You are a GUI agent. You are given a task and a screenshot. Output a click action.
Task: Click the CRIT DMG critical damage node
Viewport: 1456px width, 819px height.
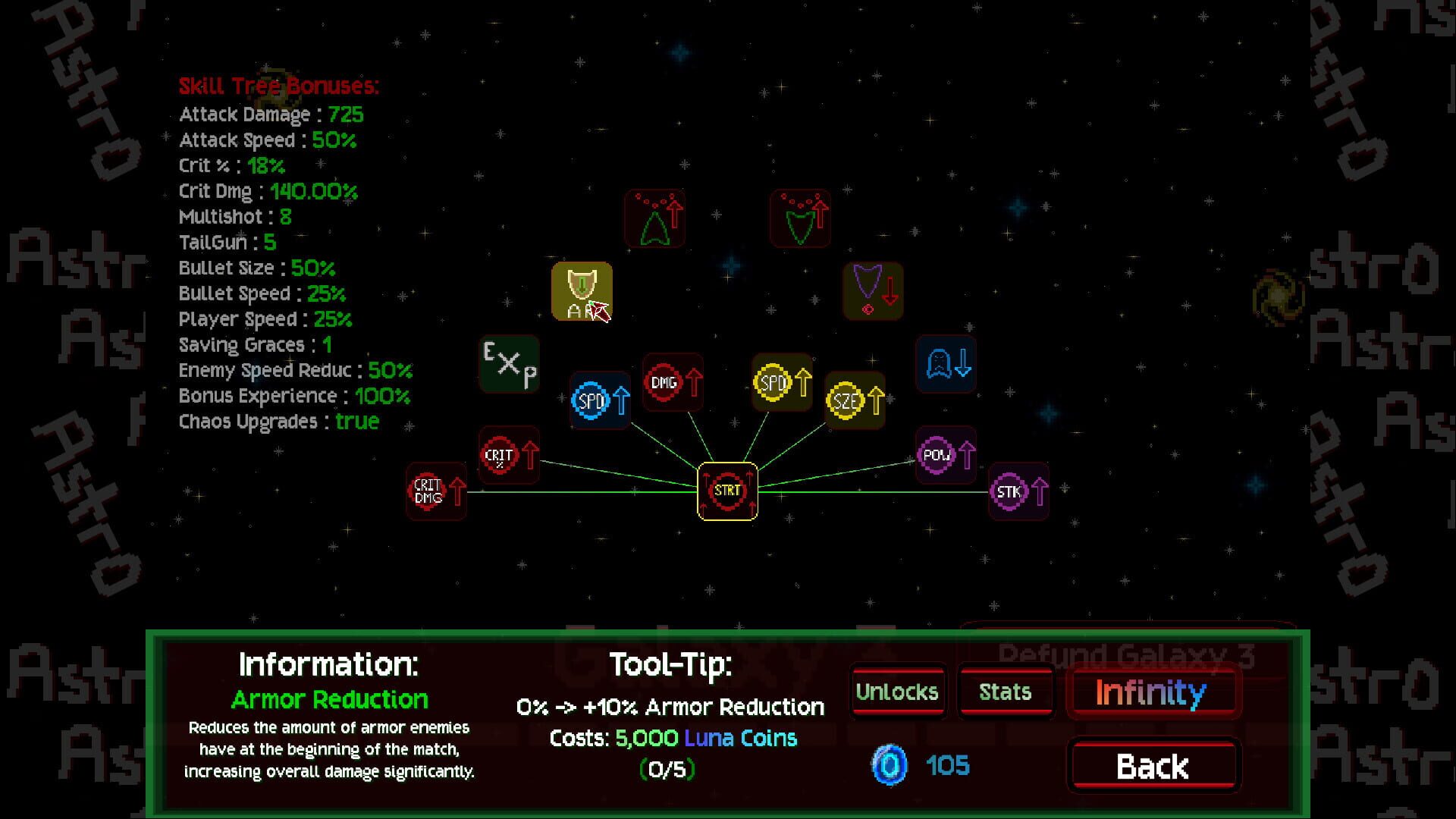(436, 492)
